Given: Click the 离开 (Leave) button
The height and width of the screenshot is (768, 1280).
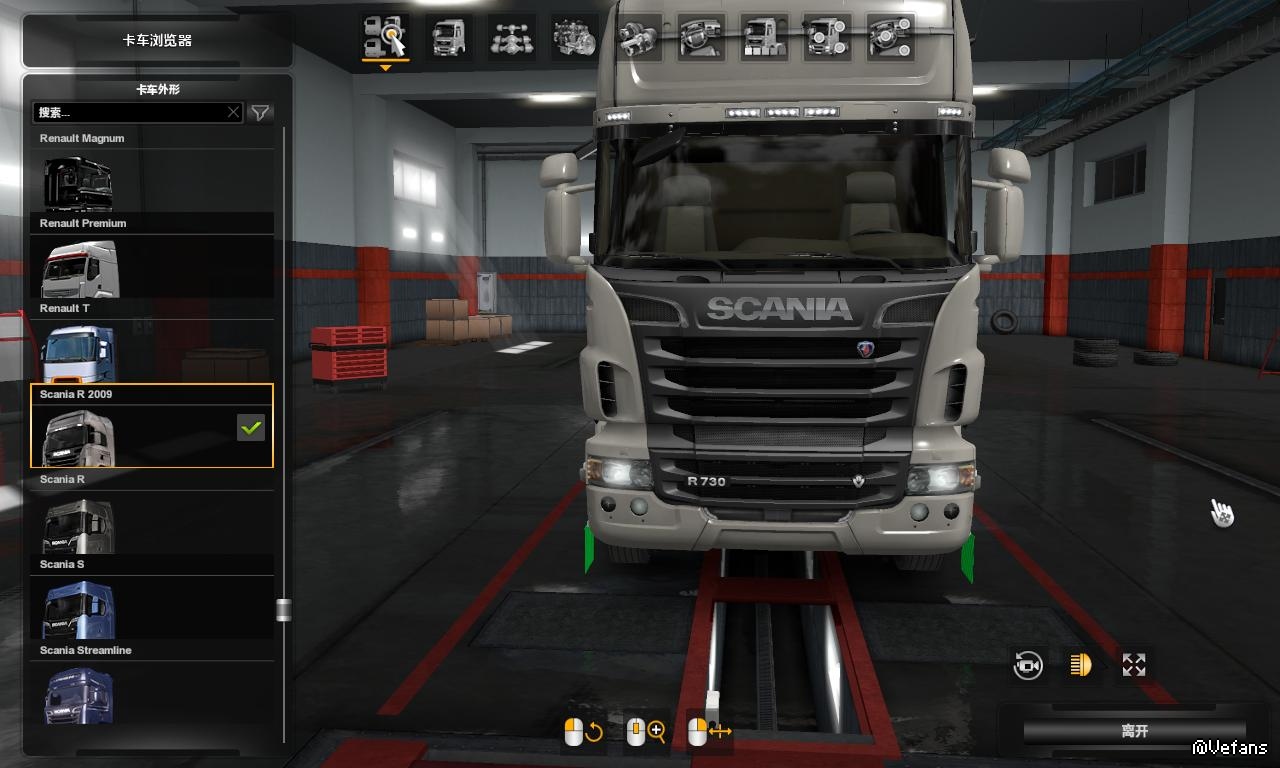Looking at the screenshot, I should [x=1134, y=731].
